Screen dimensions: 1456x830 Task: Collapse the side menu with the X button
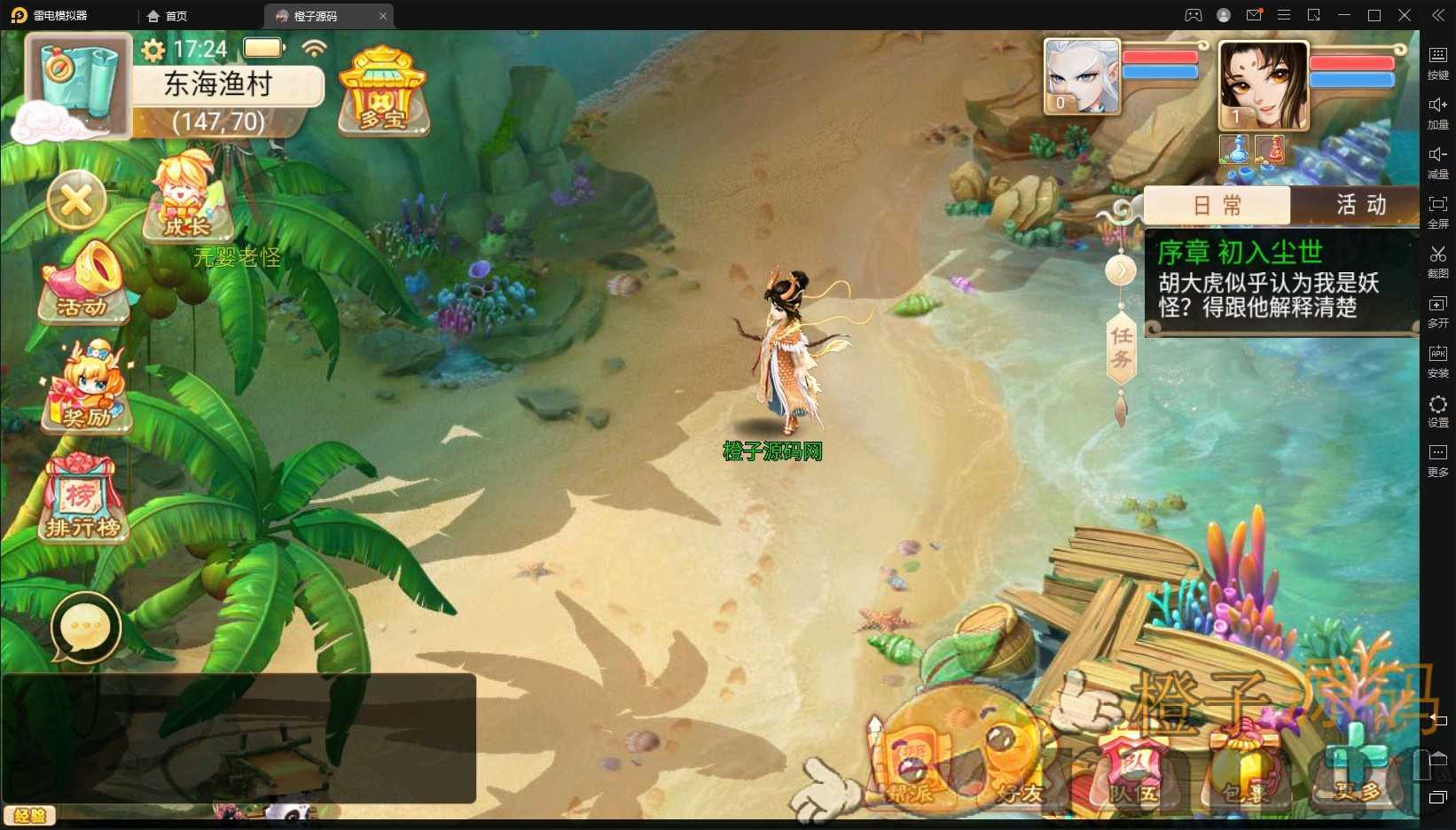(x=76, y=201)
